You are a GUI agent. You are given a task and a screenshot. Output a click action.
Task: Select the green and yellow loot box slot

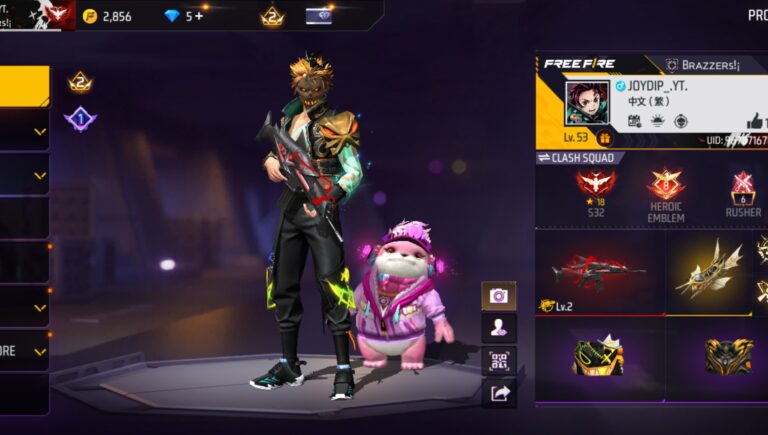pyautogui.click(x=598, y=357)
